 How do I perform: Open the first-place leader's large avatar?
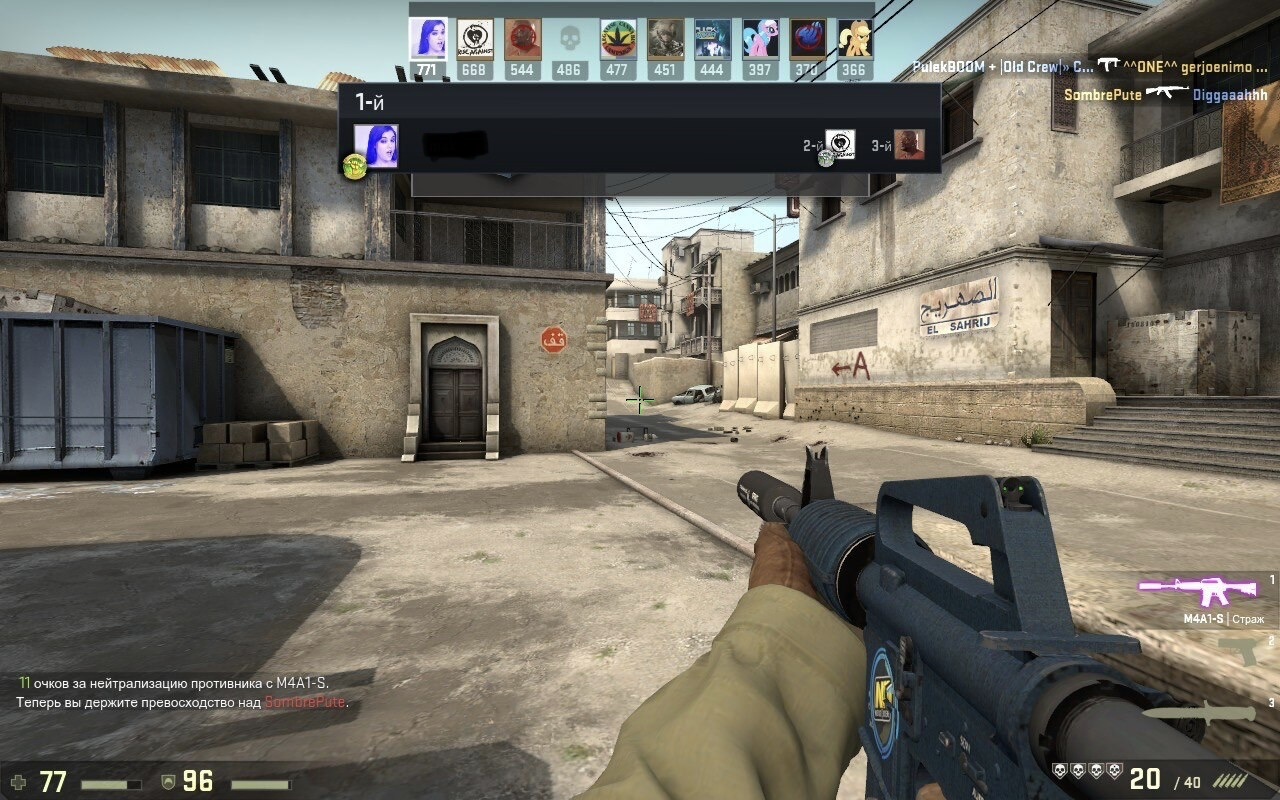(376, 145)
